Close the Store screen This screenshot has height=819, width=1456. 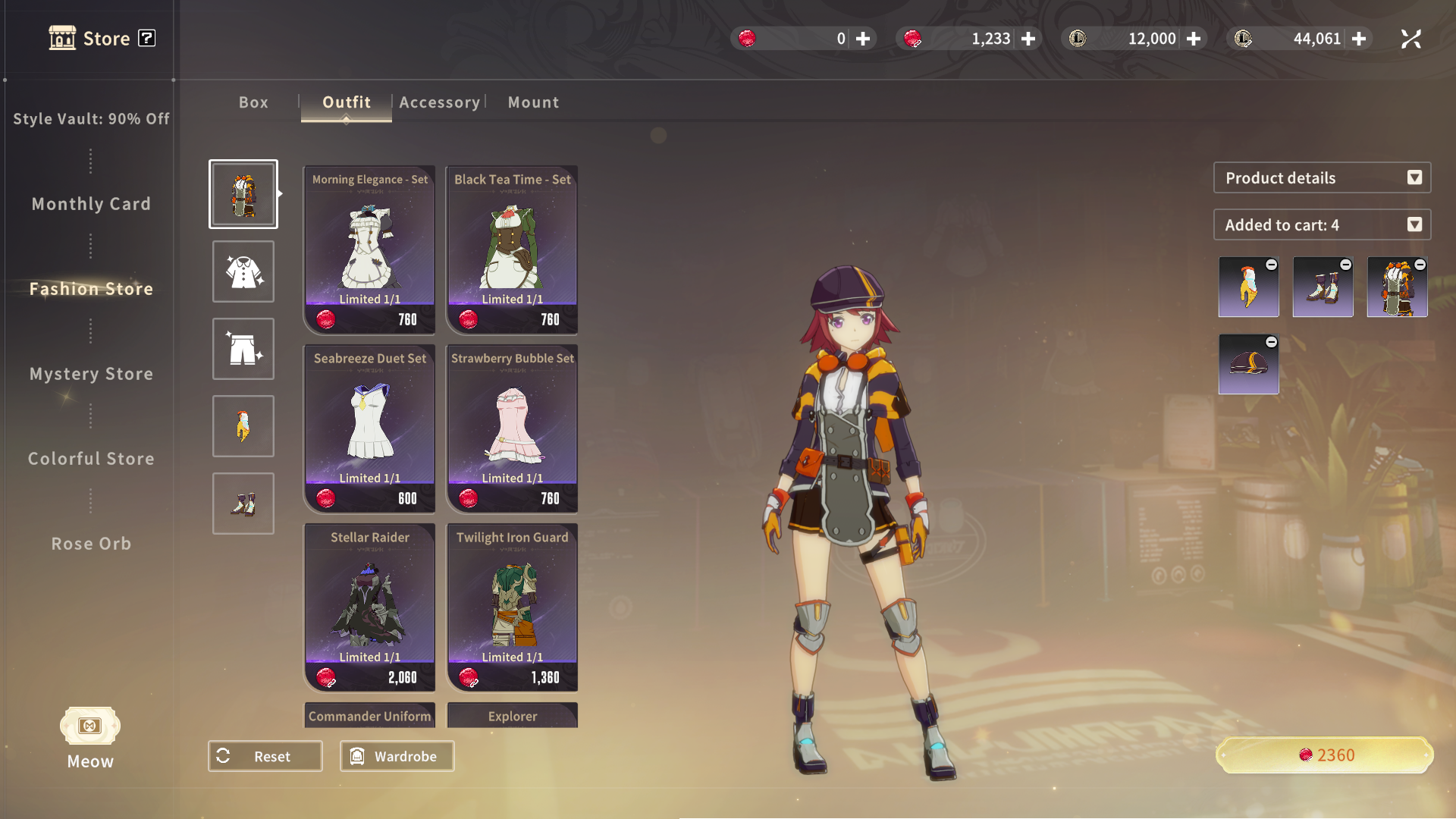pyautogui.click(x=1410, y=39)
